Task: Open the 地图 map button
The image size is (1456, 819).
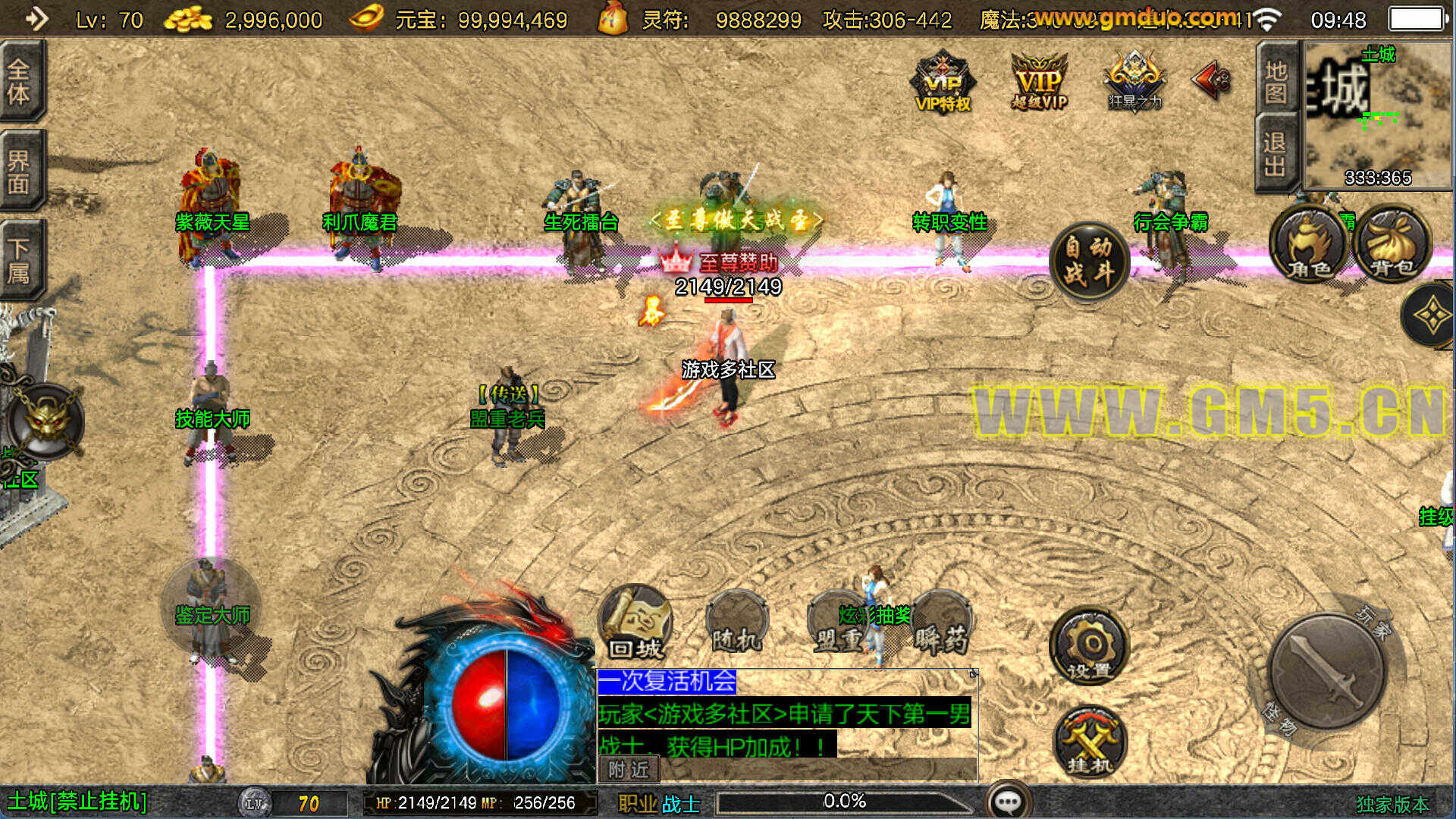Action: pyautogui.click(x=1276, y=82)
